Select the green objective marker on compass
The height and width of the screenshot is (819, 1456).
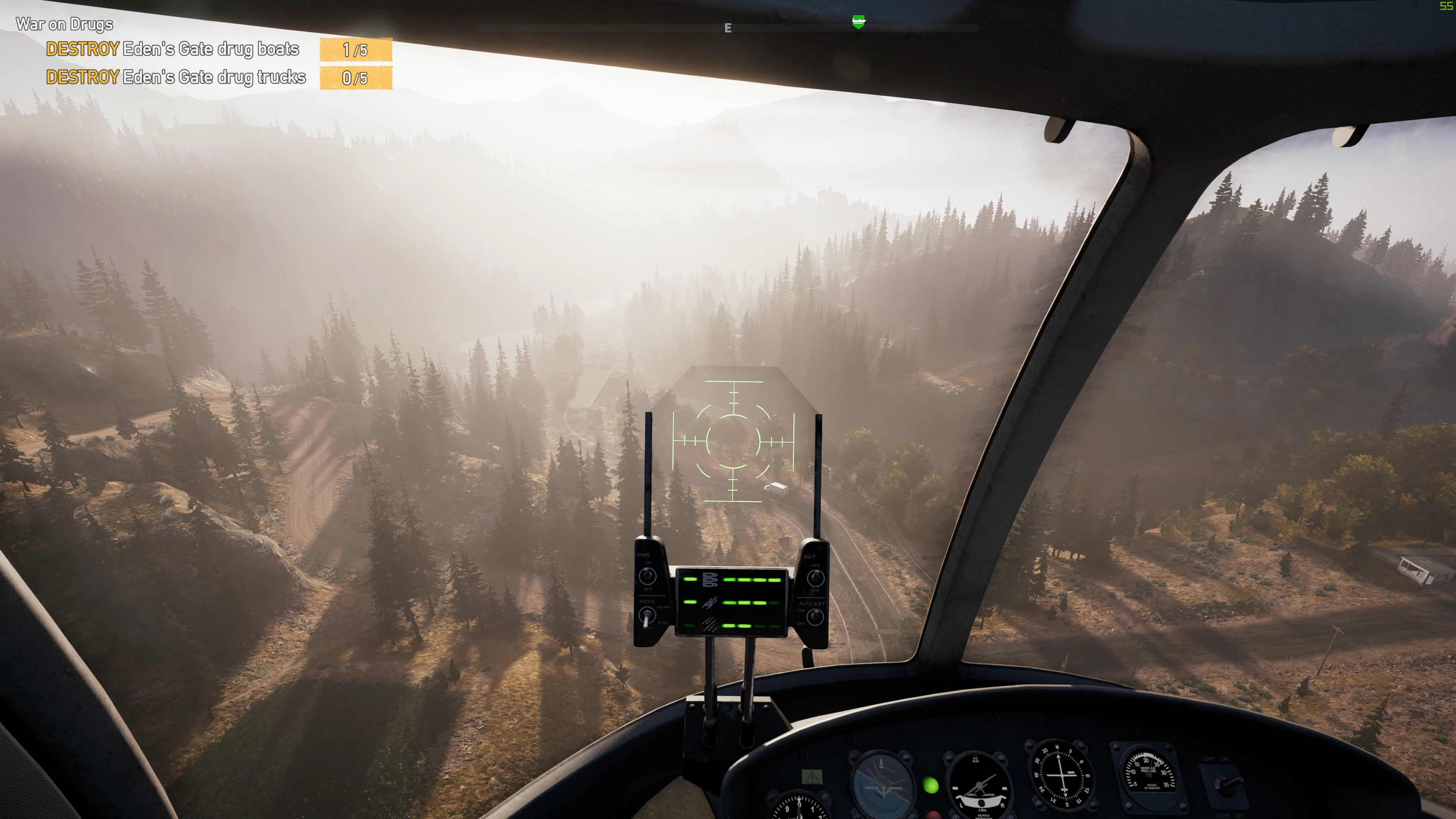coord(858,22)
